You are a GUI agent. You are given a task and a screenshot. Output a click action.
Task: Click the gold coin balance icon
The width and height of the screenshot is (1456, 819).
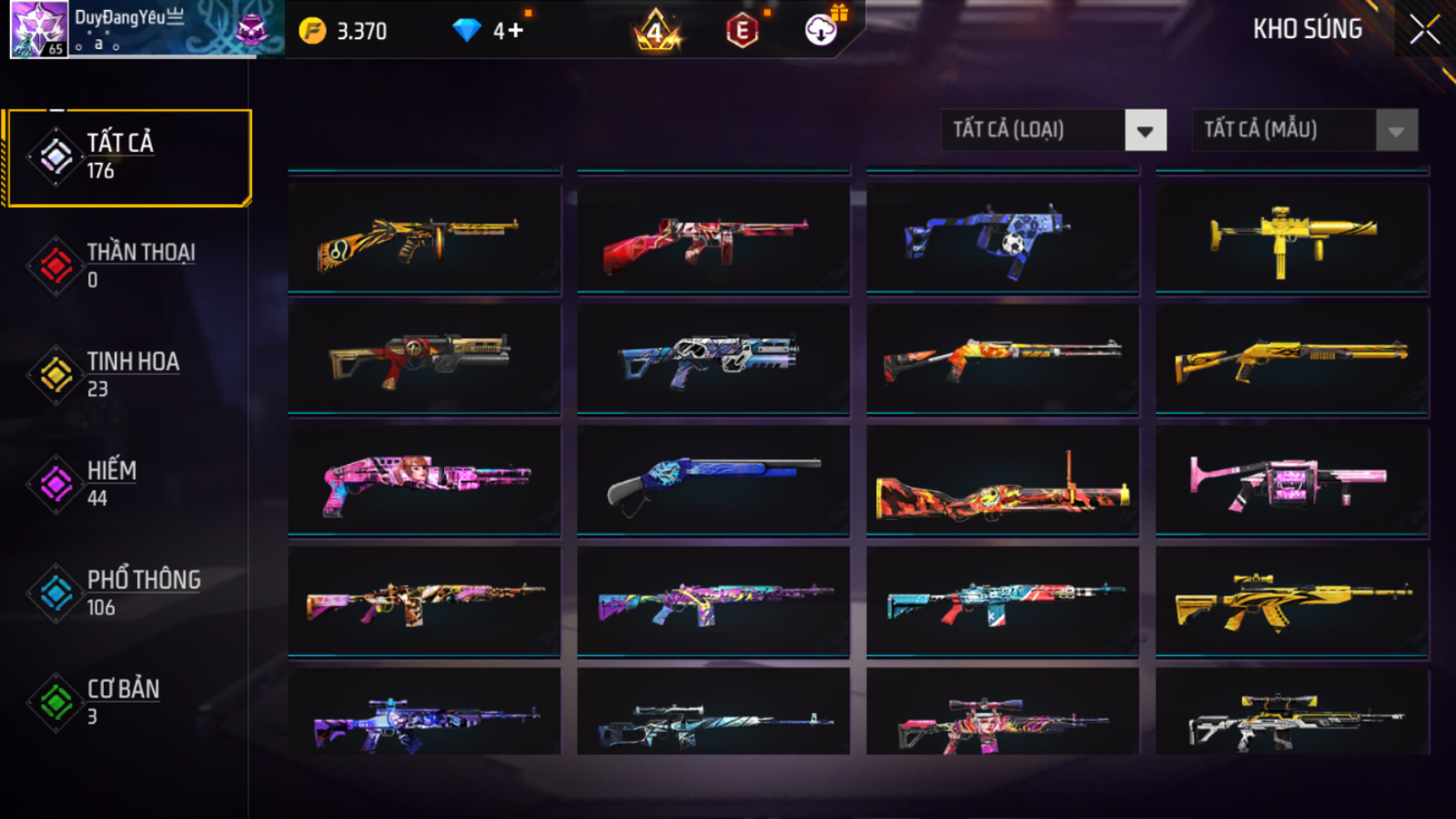pyautogui.click(x=313, y=32)
